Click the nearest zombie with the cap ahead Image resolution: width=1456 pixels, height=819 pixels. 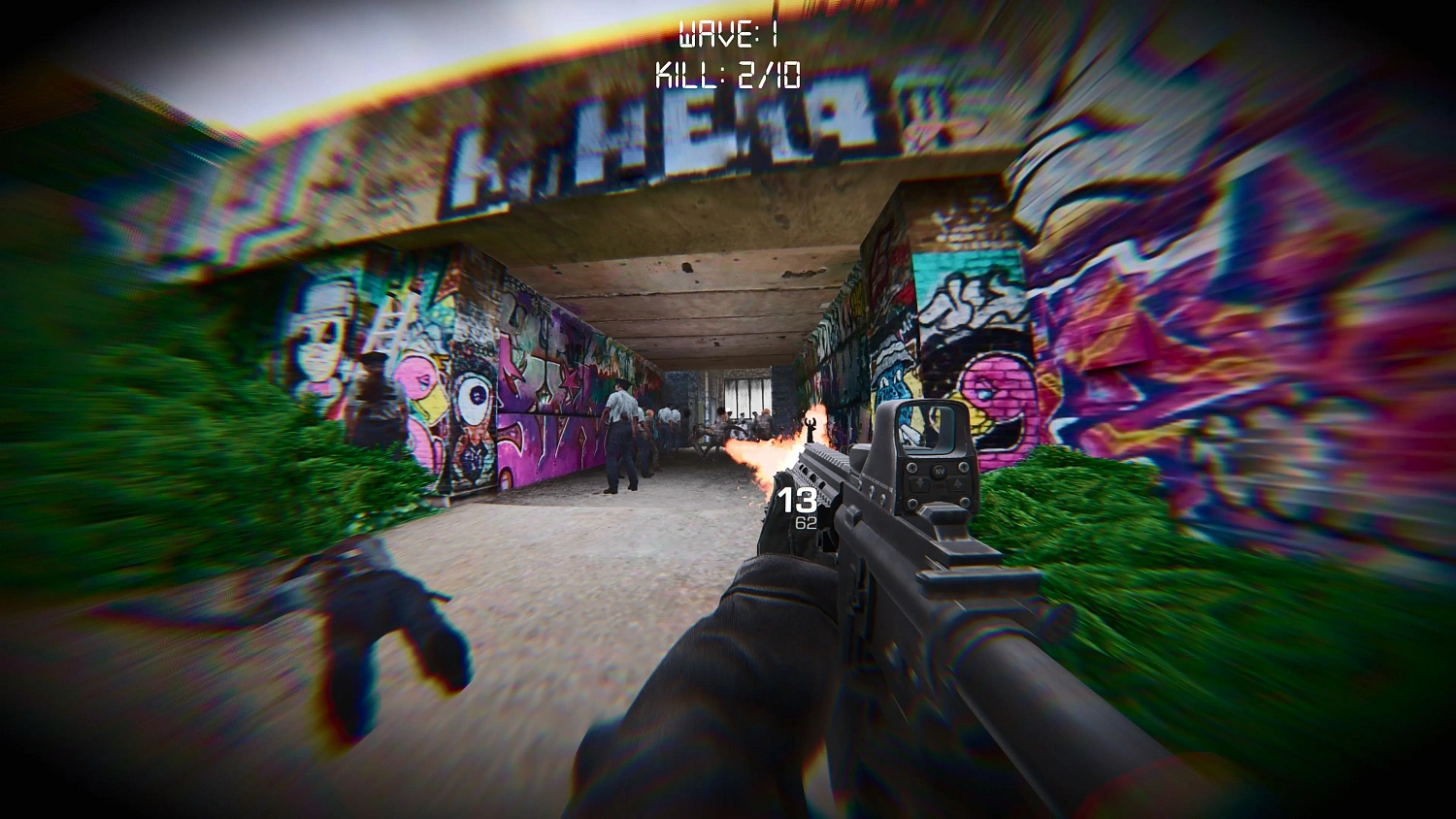point(619,427)
